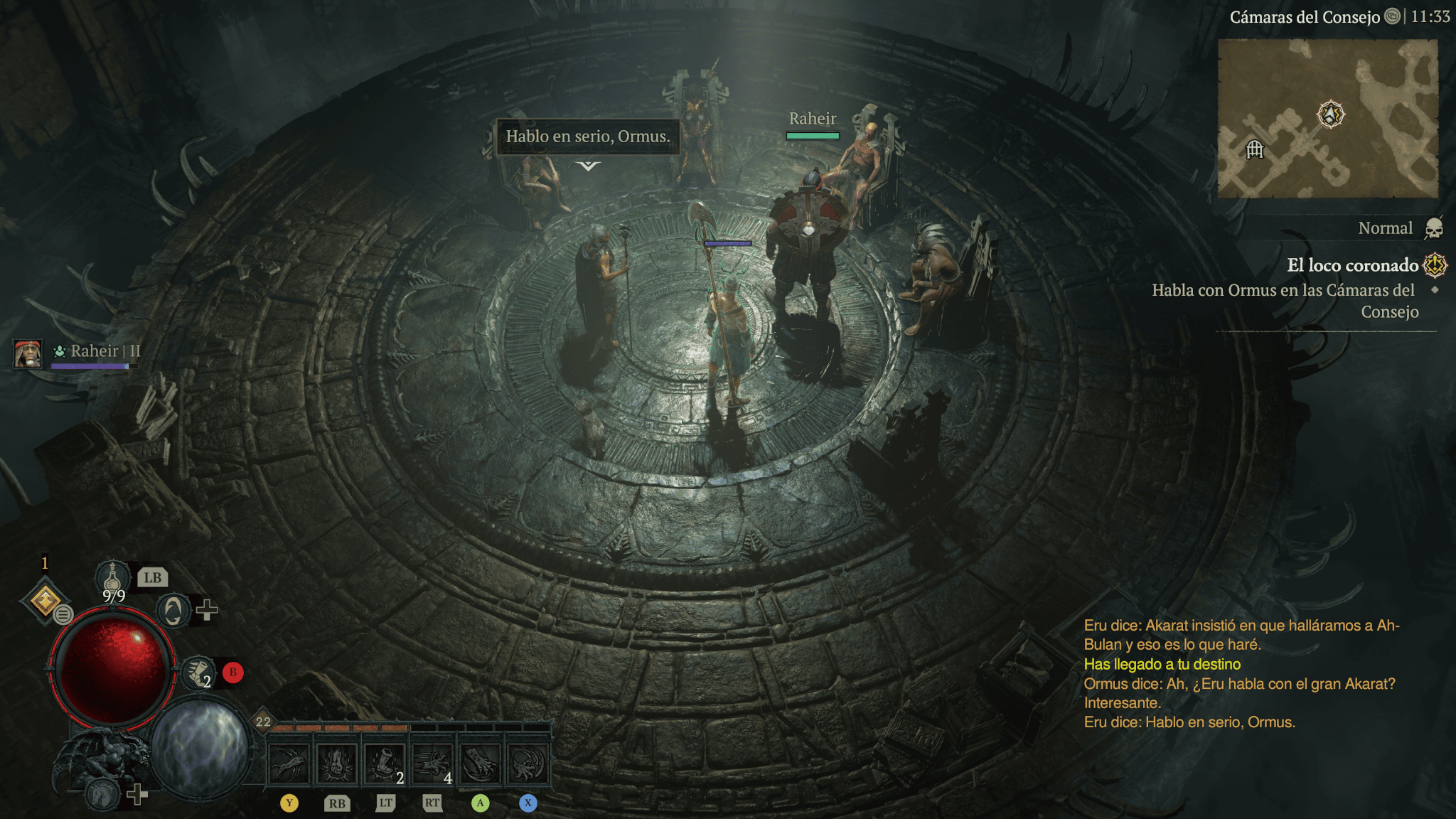
Task: Select the gate marker on the minimap
Action: [1255, 149]
